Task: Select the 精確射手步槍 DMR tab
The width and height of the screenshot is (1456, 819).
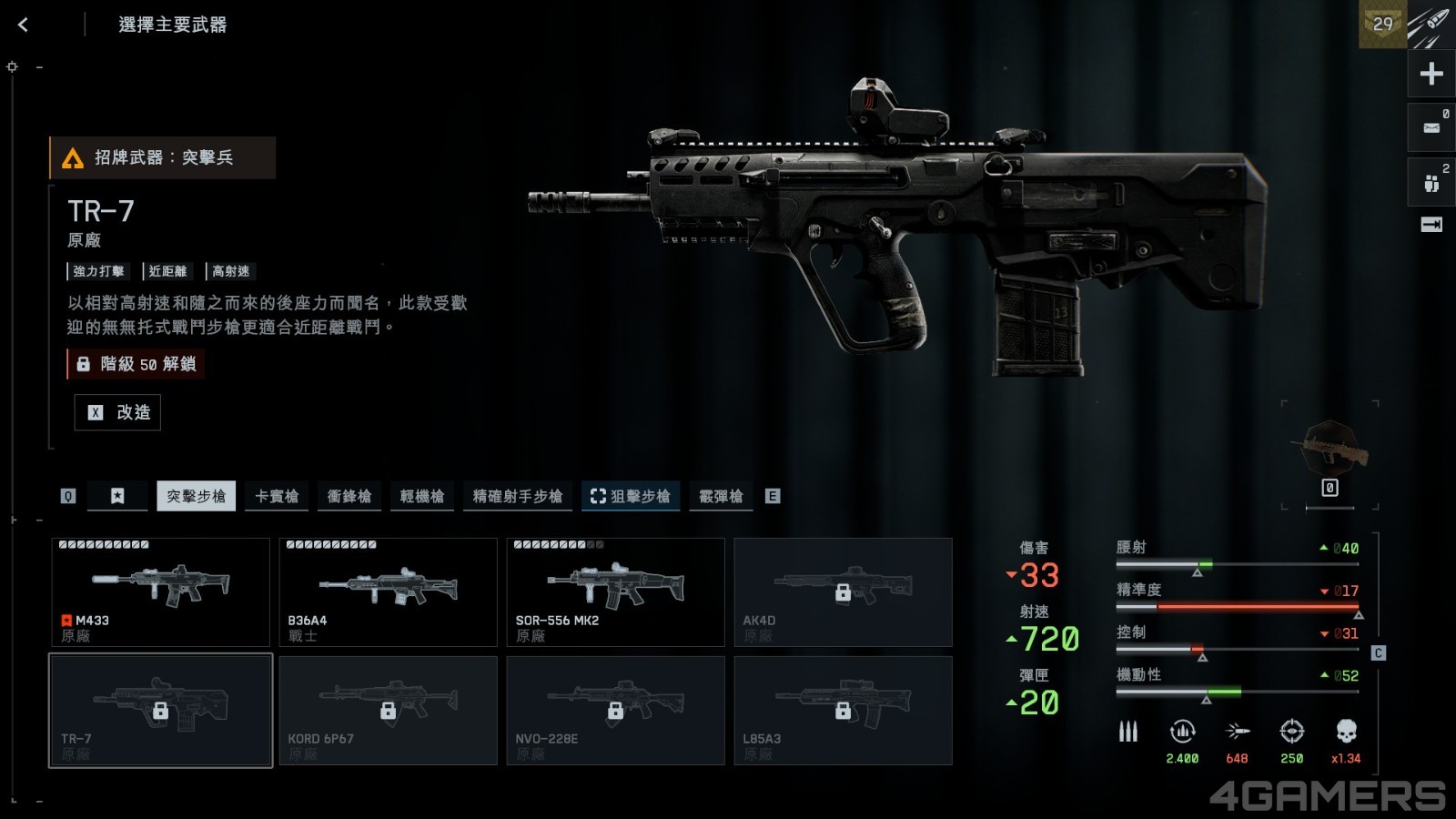Action: point(517,496)
